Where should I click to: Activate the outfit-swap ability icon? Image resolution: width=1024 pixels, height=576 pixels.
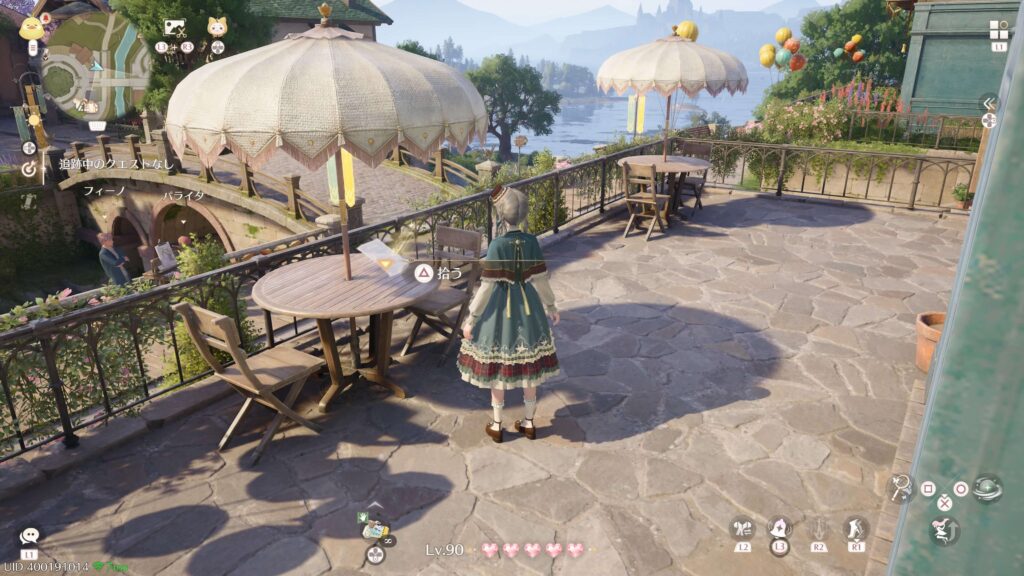[741, 528]
